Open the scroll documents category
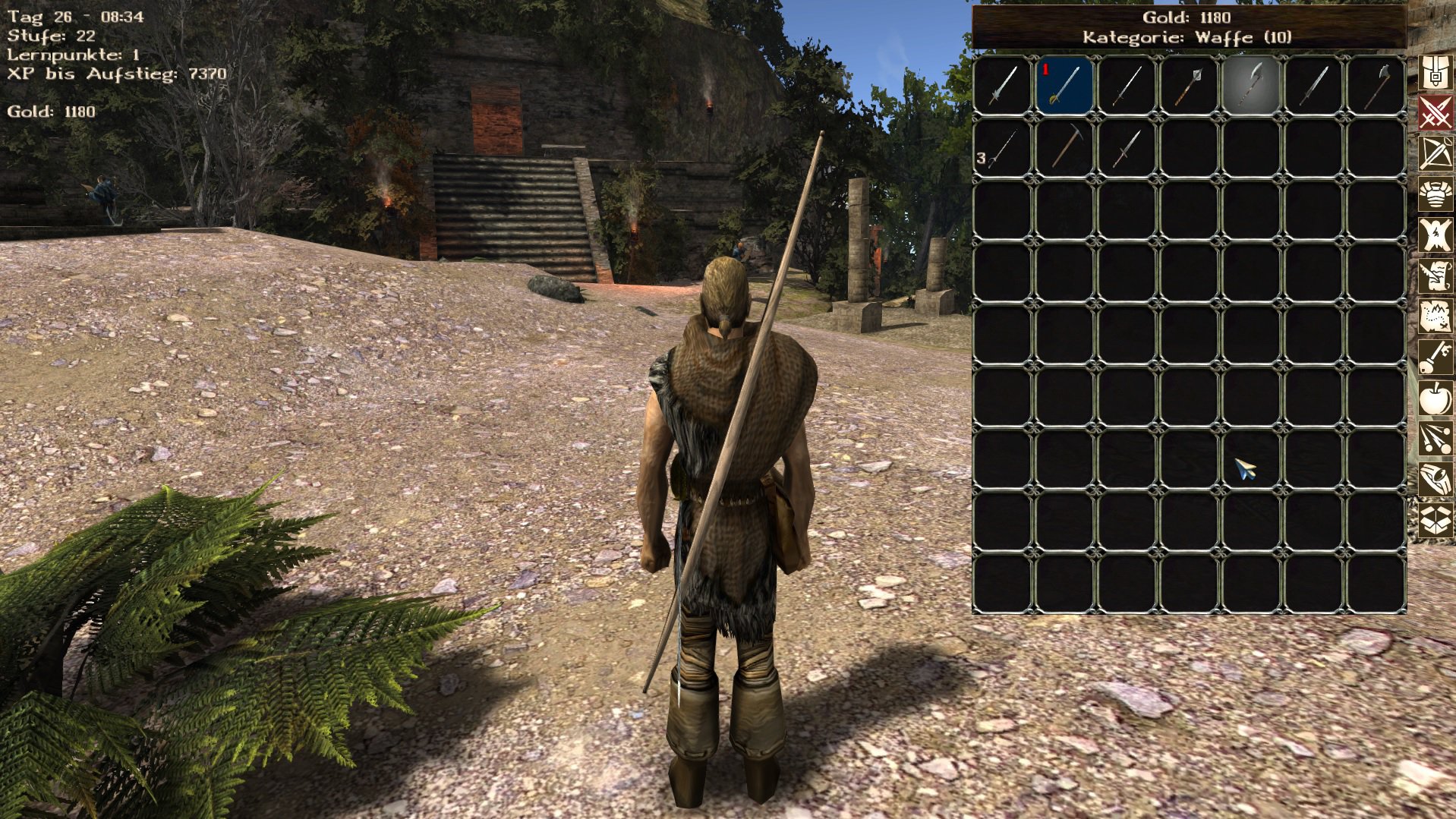The height and width of the screenshot is (819, 1456). (1435, 276)
